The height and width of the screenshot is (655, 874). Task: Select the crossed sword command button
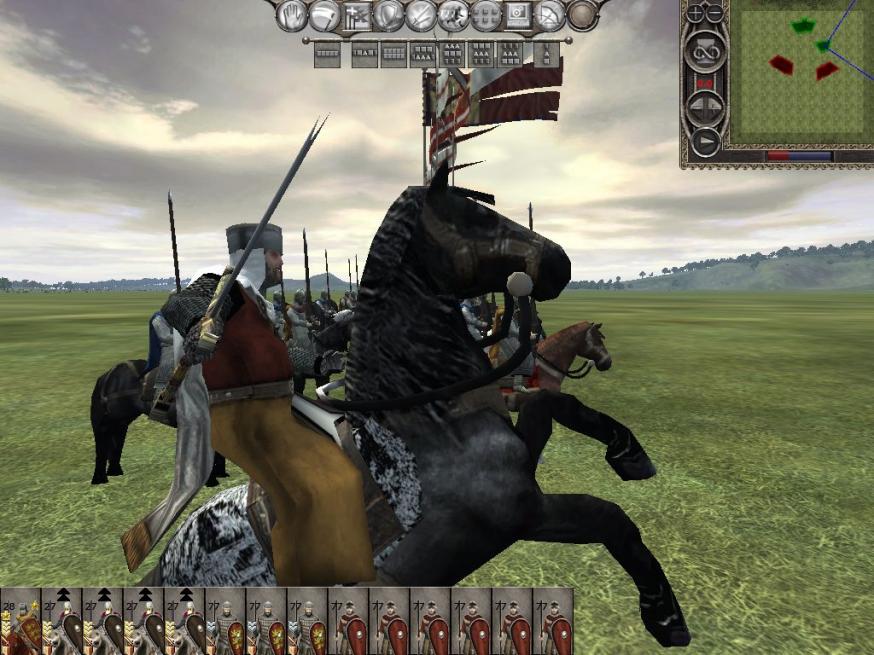(x=421, y=15)
